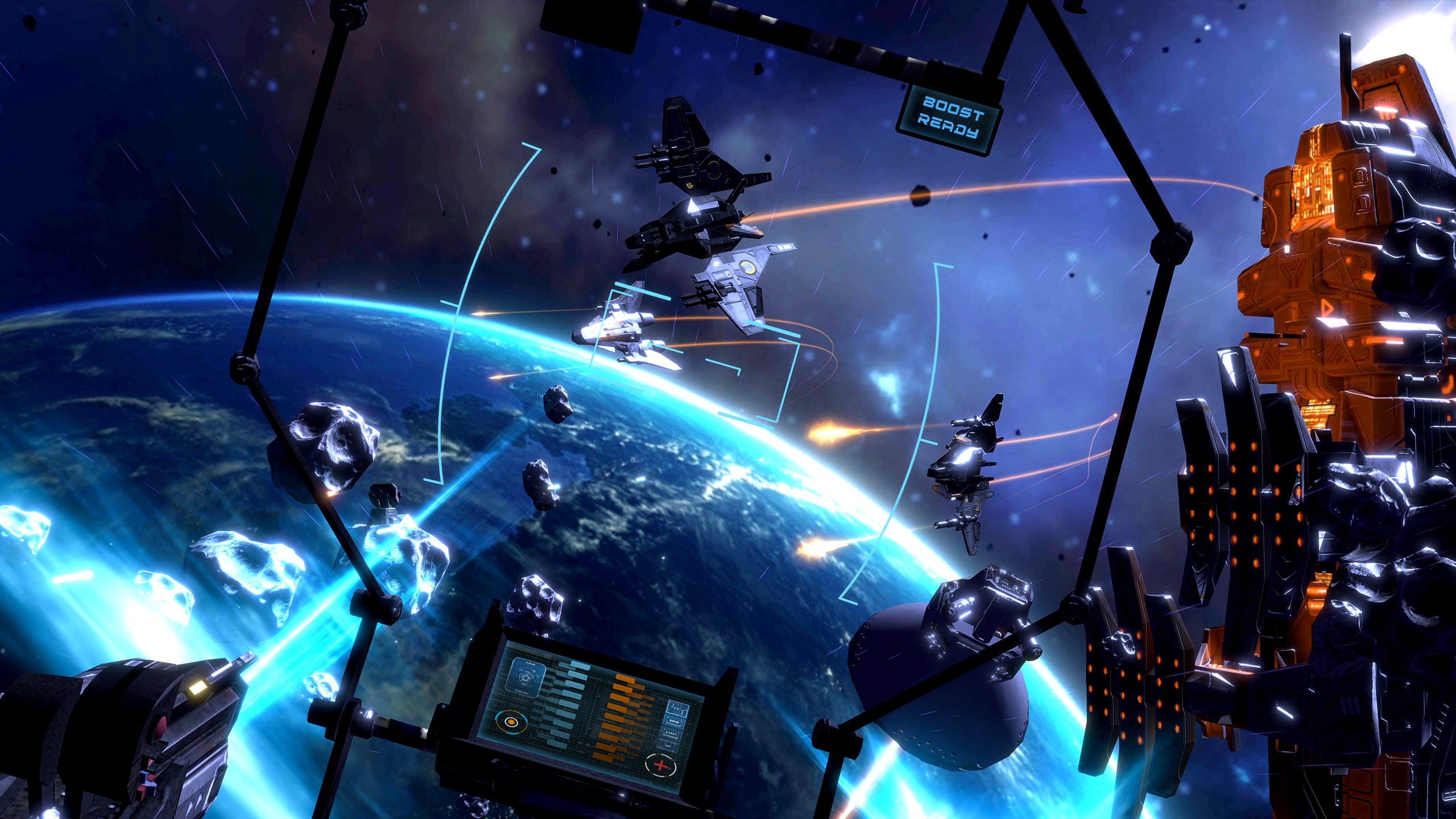Click the orange dot circular indicator
The image size is (1456, 819).
click(x=511, y=722)
